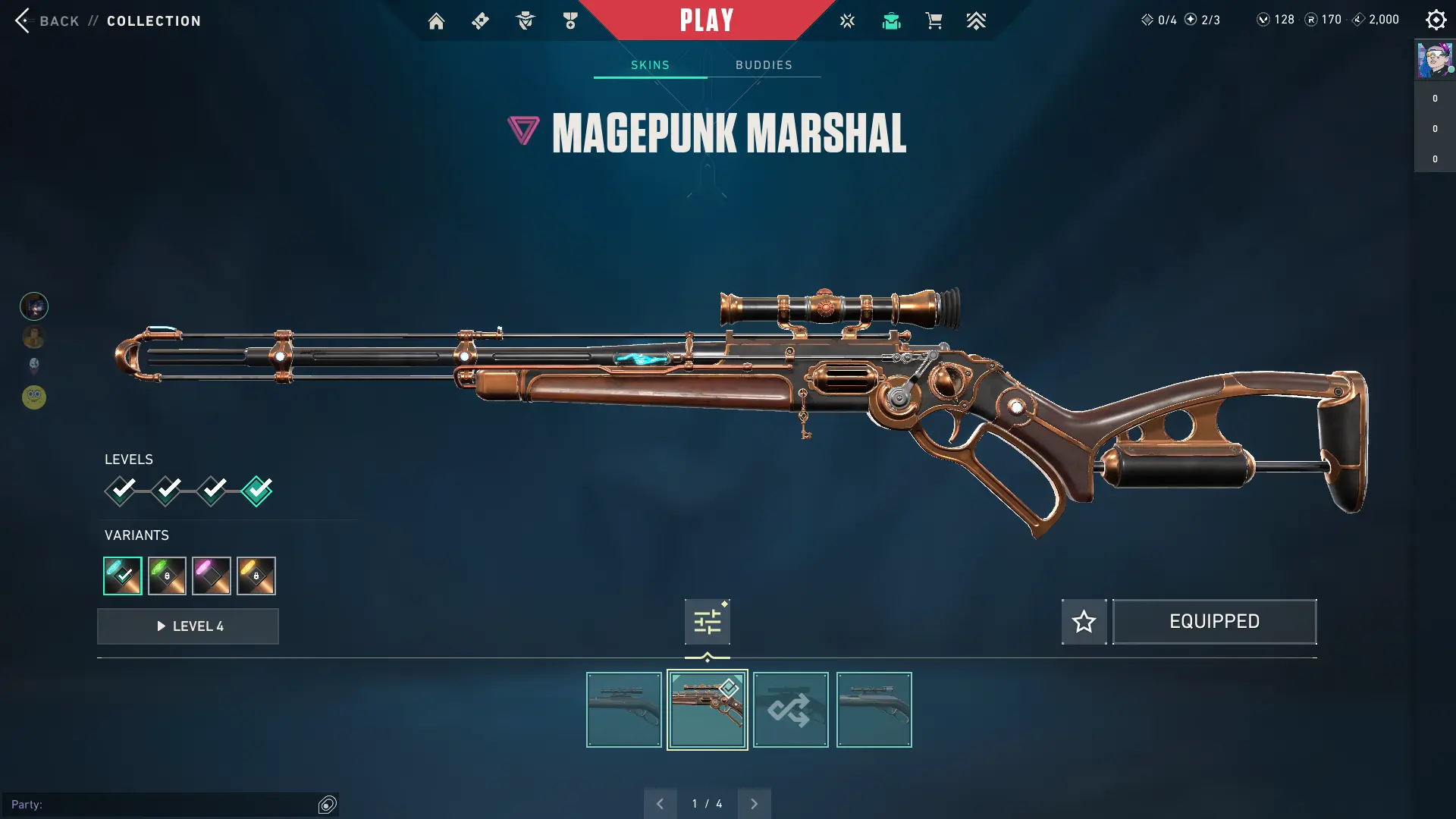Image resolution: width=1456 pixels, height=819 pixels.
Task: Open the settings gear
Action: 1436,20
